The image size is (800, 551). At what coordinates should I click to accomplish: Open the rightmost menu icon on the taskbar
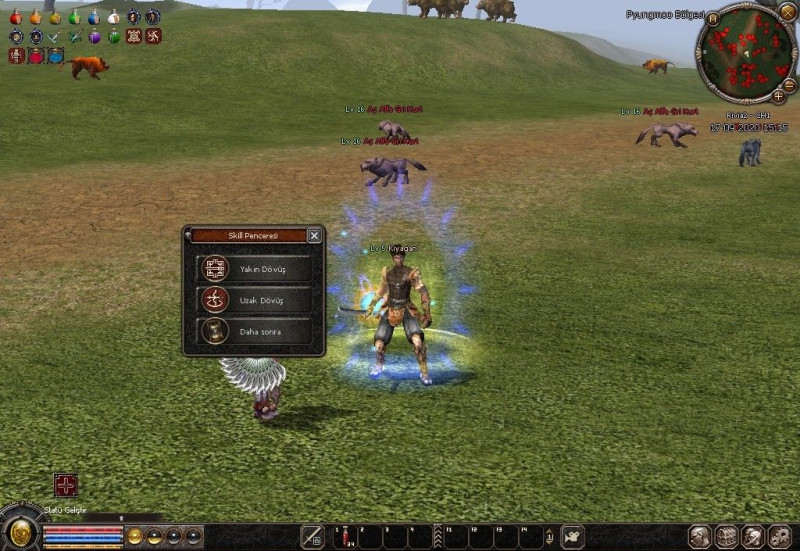coord(780,537)
